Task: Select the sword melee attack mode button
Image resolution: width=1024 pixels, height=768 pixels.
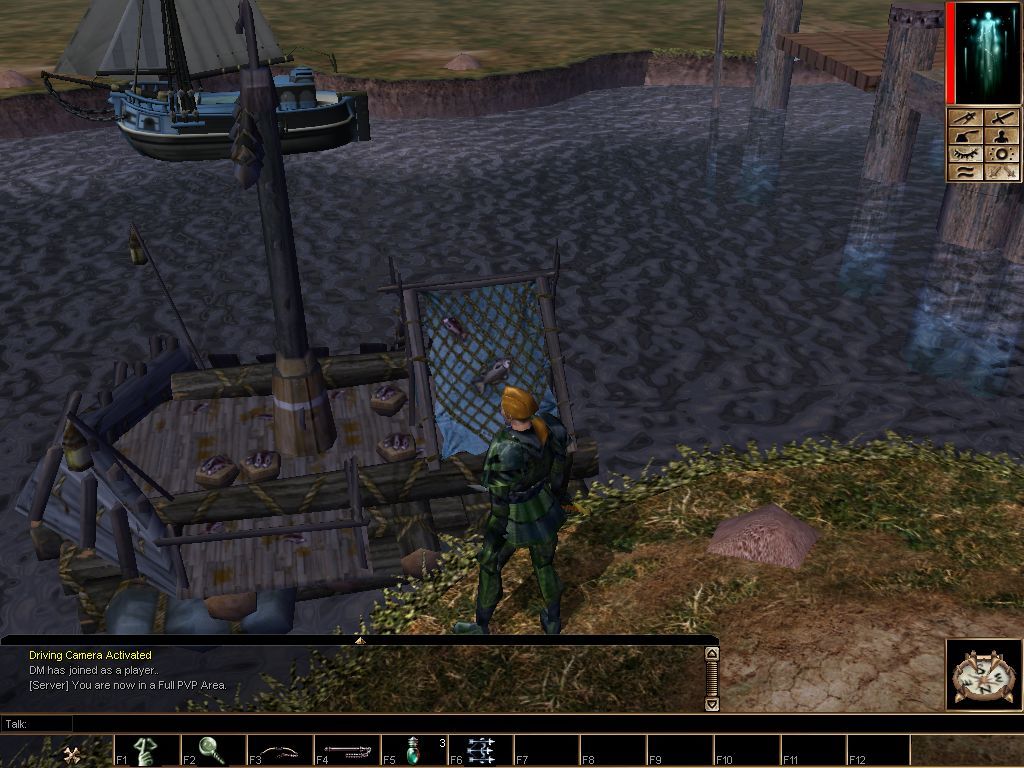Action: point(1002,118)
